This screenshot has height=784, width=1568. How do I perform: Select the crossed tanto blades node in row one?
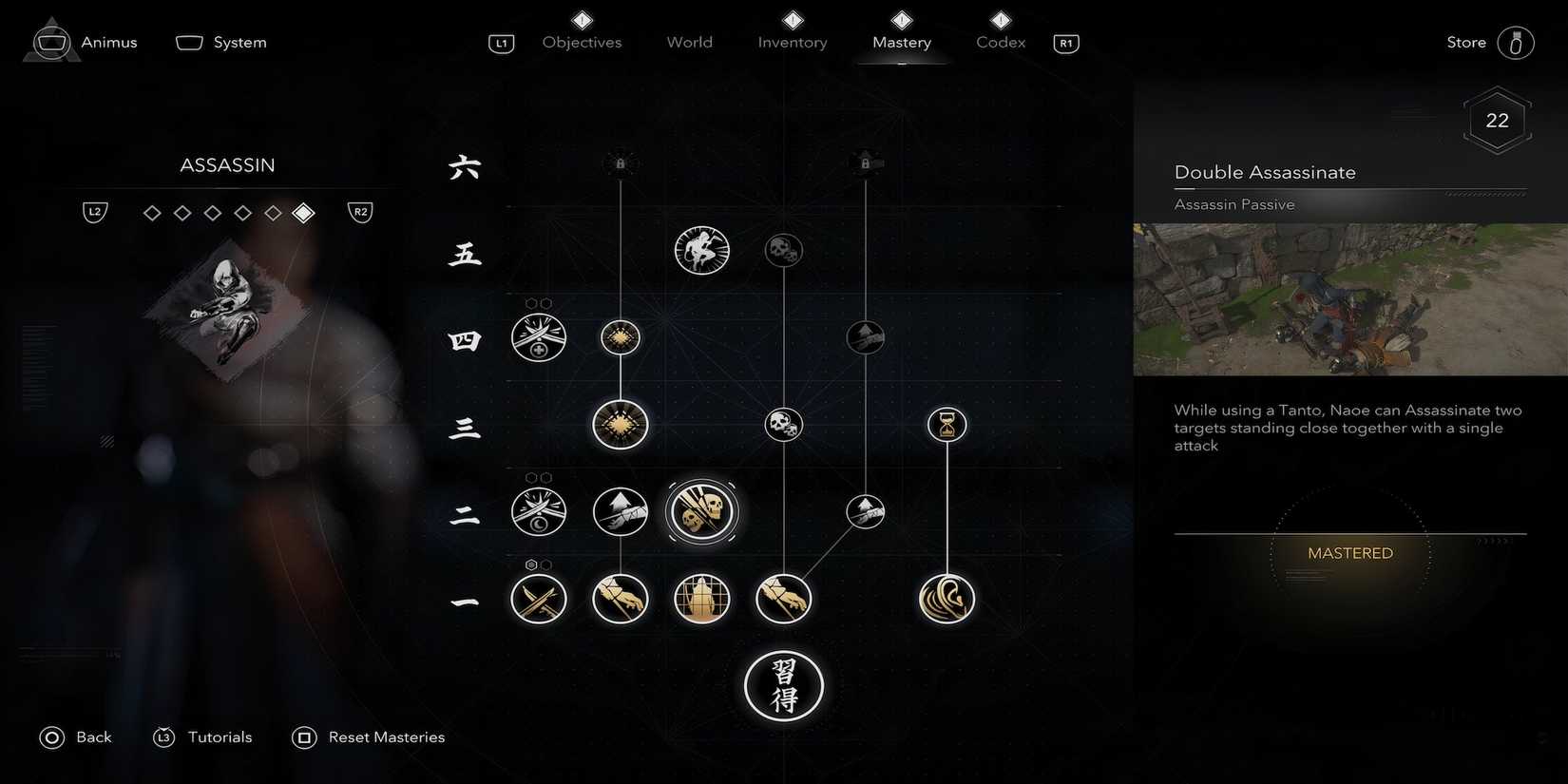click(539, 599)
